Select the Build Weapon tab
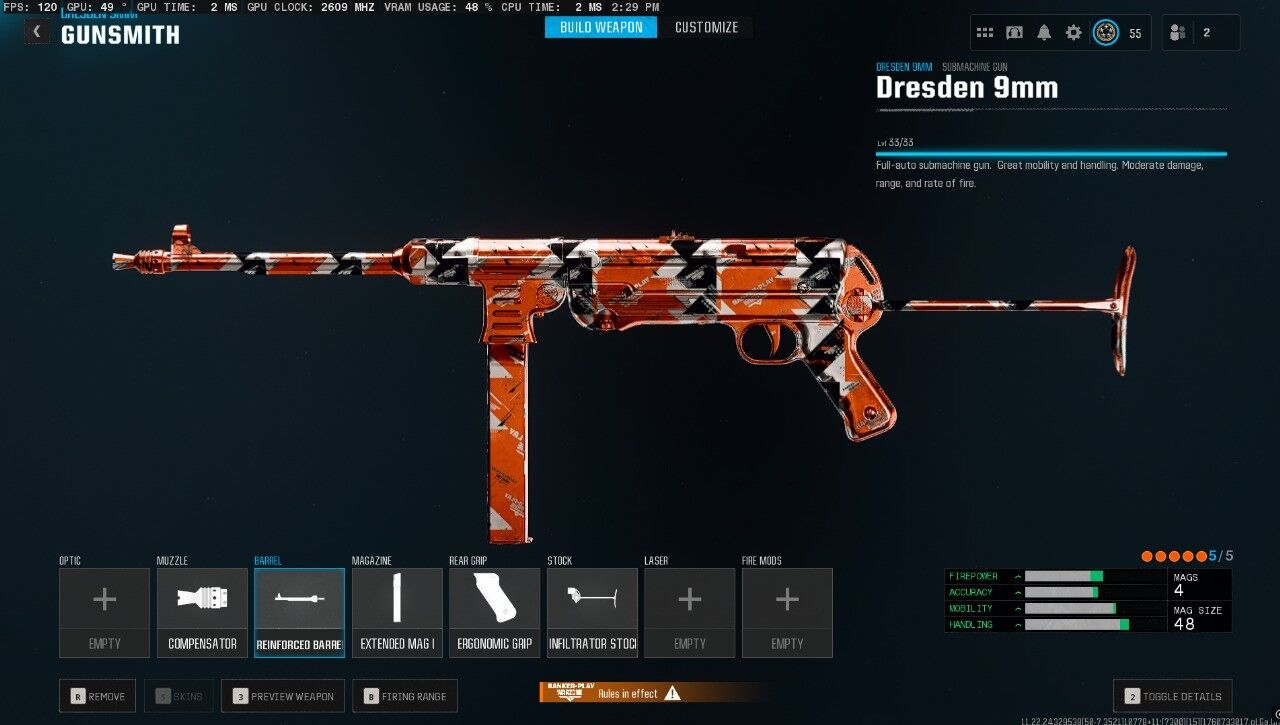 601,27
